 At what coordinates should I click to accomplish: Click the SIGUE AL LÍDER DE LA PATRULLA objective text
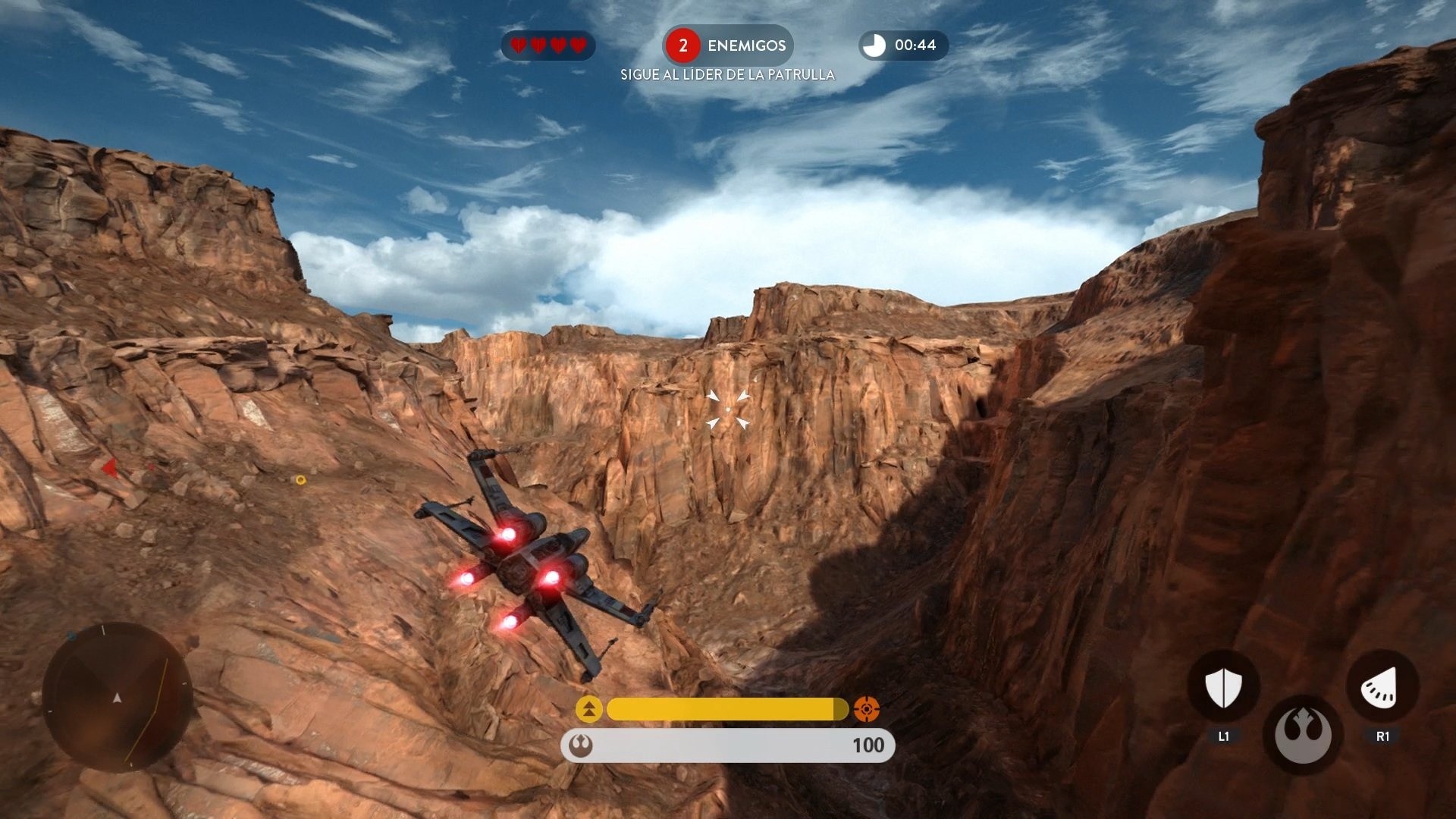726,74
